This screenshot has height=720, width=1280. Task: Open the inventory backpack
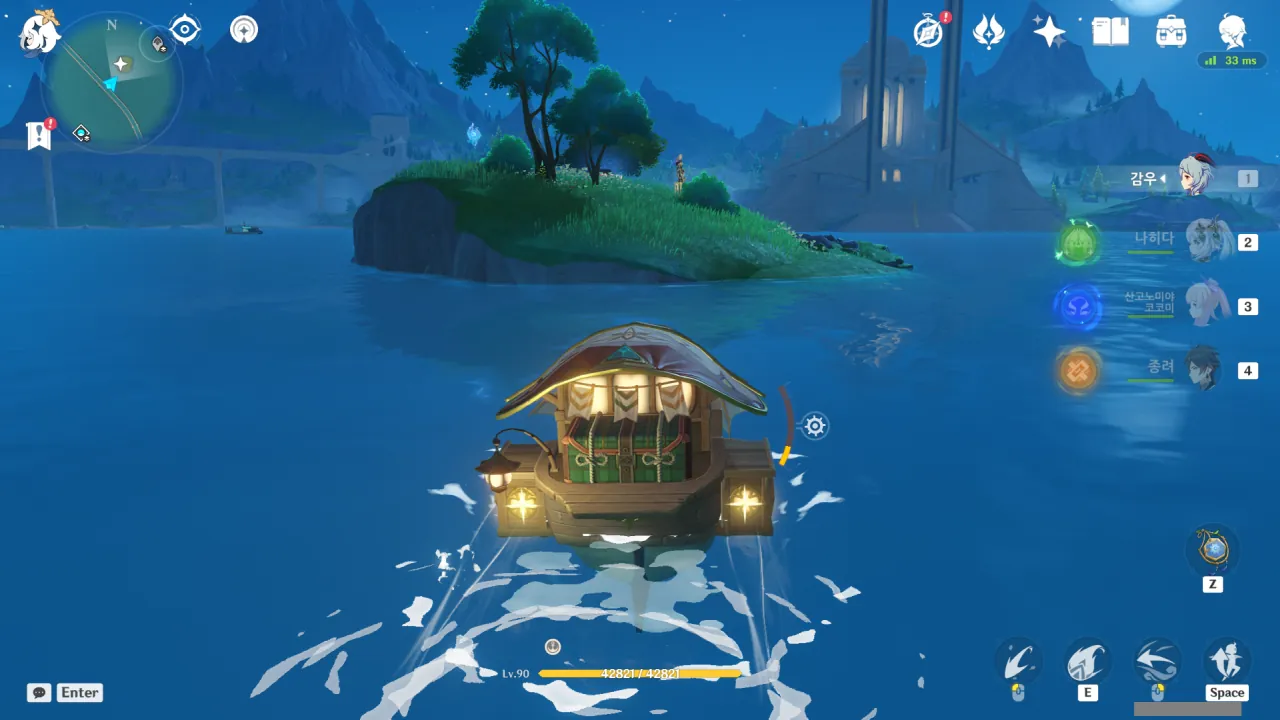(x=1171, y=32)
